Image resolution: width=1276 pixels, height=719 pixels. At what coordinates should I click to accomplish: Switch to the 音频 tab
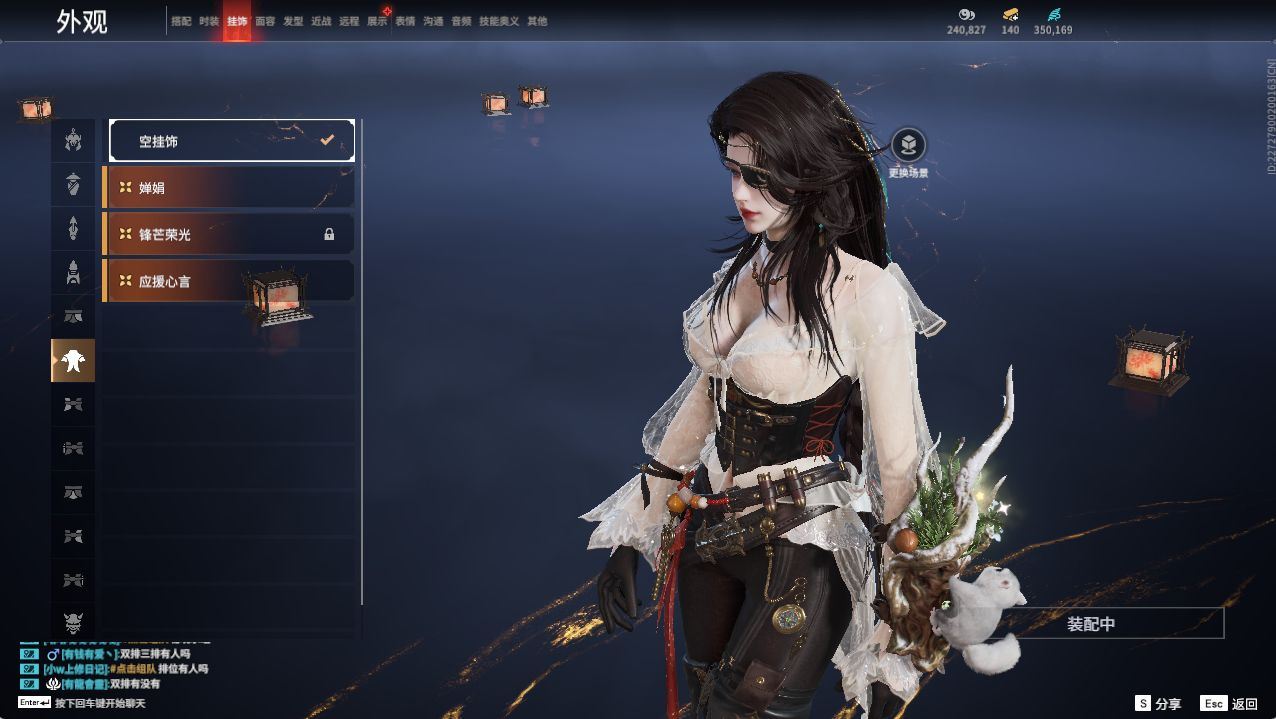click(461, 21)
